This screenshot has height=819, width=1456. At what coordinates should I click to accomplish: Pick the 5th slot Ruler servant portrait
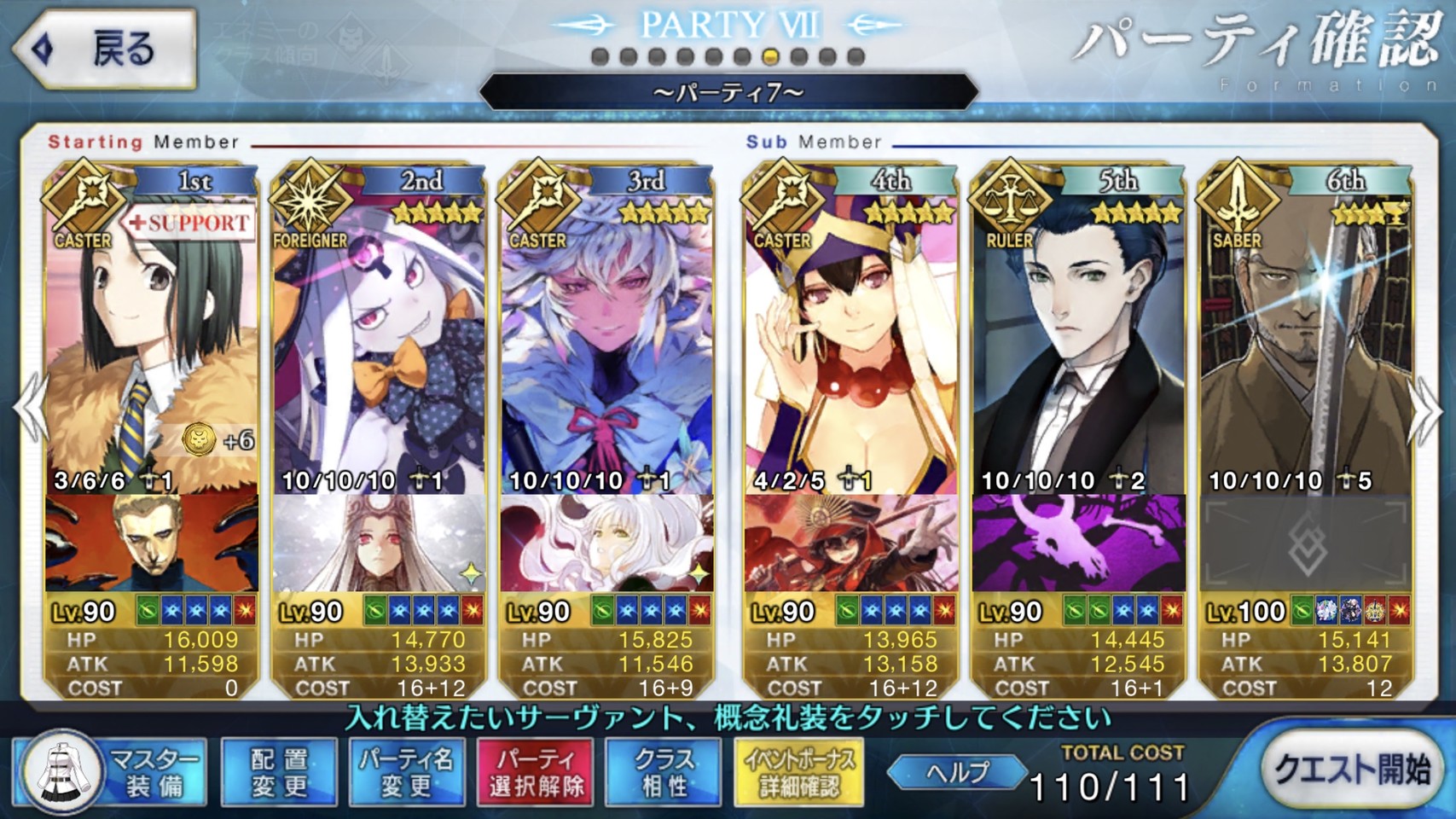pos(1078,341)
